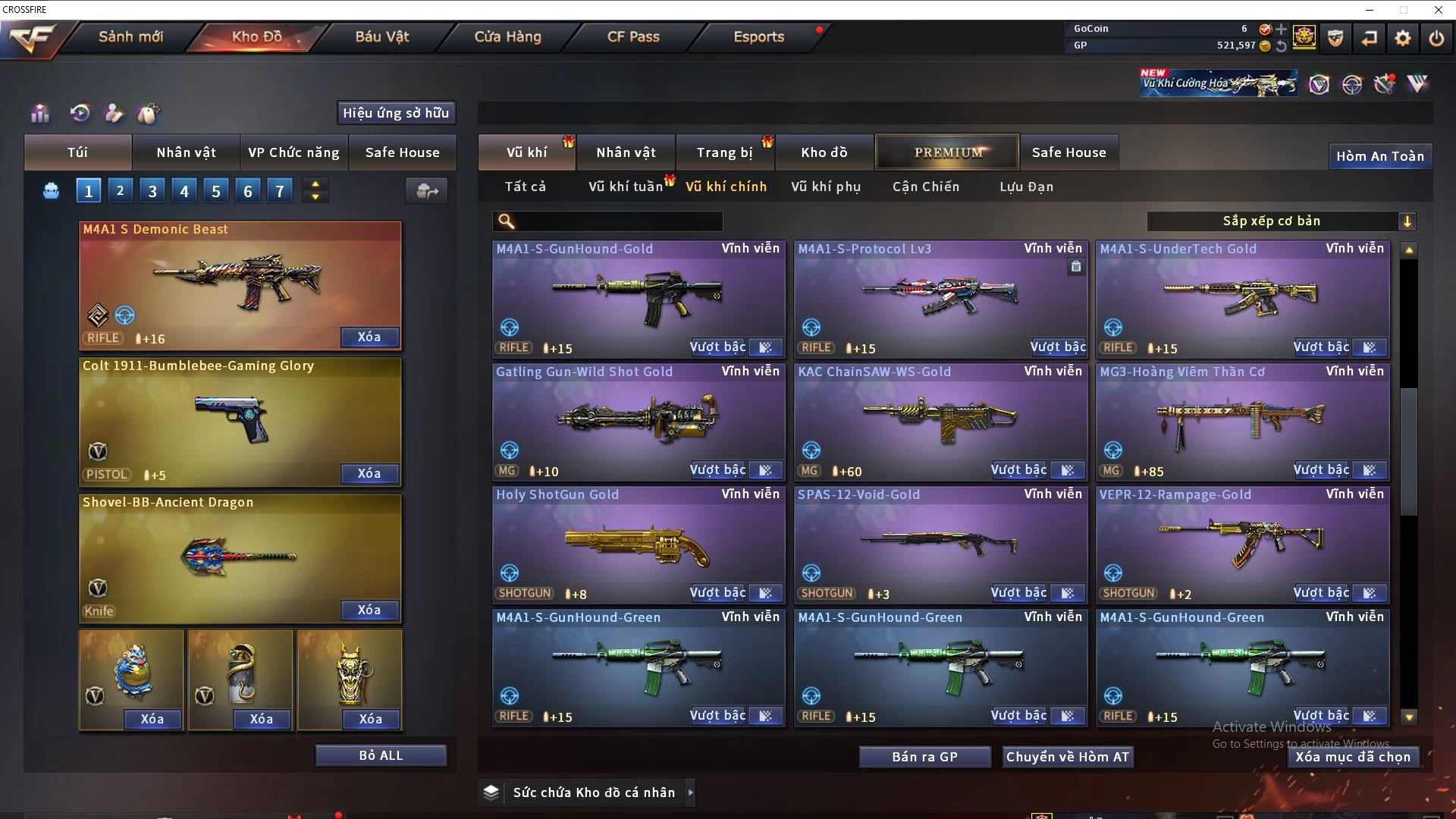The image size is (1456, 819).
Task: Select the Holy ShotGun Gold weapon
Action: (x=639, y=544)
